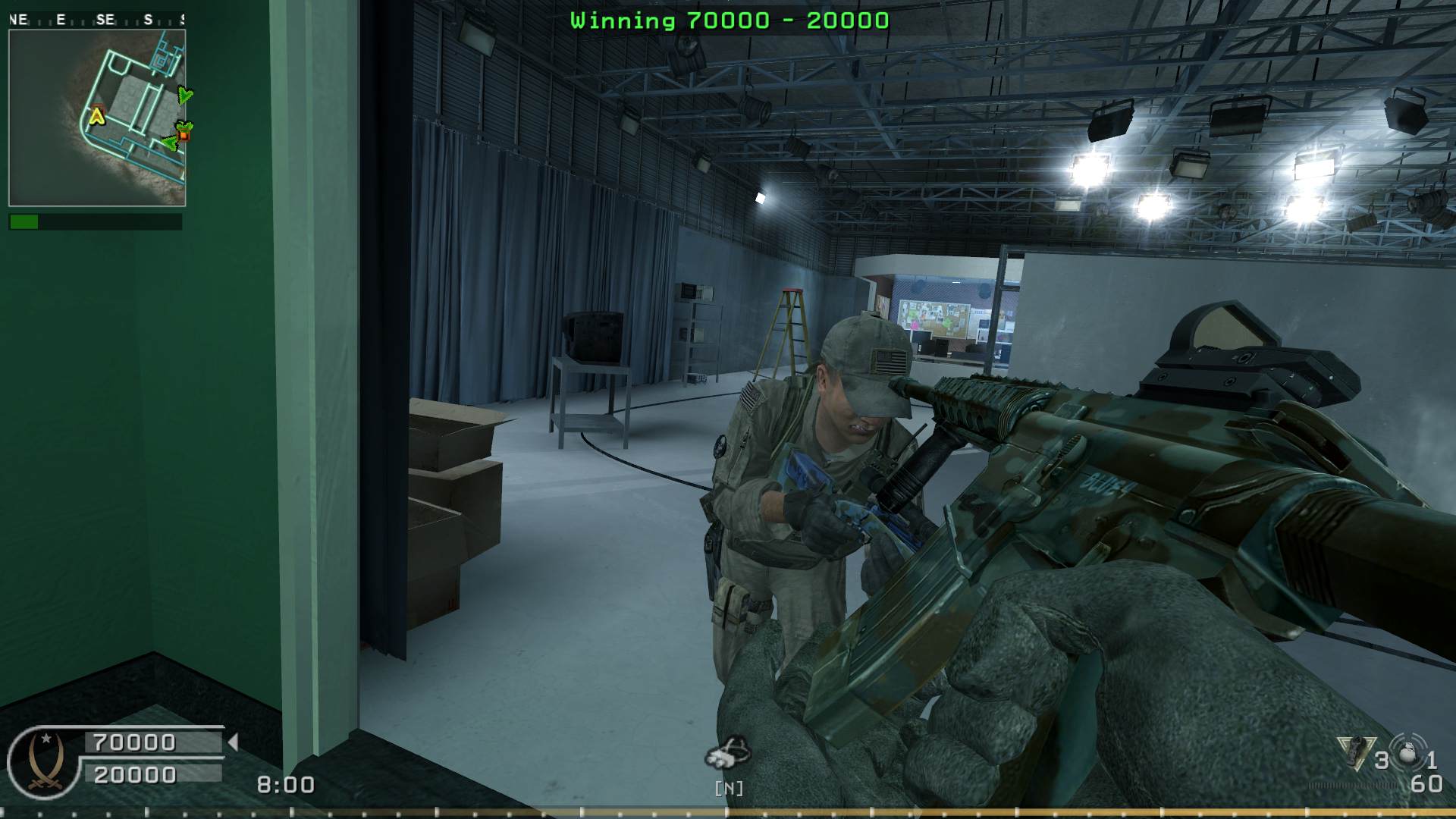Click the crossed-swords team faction emblem

click(x=45, y=764)
